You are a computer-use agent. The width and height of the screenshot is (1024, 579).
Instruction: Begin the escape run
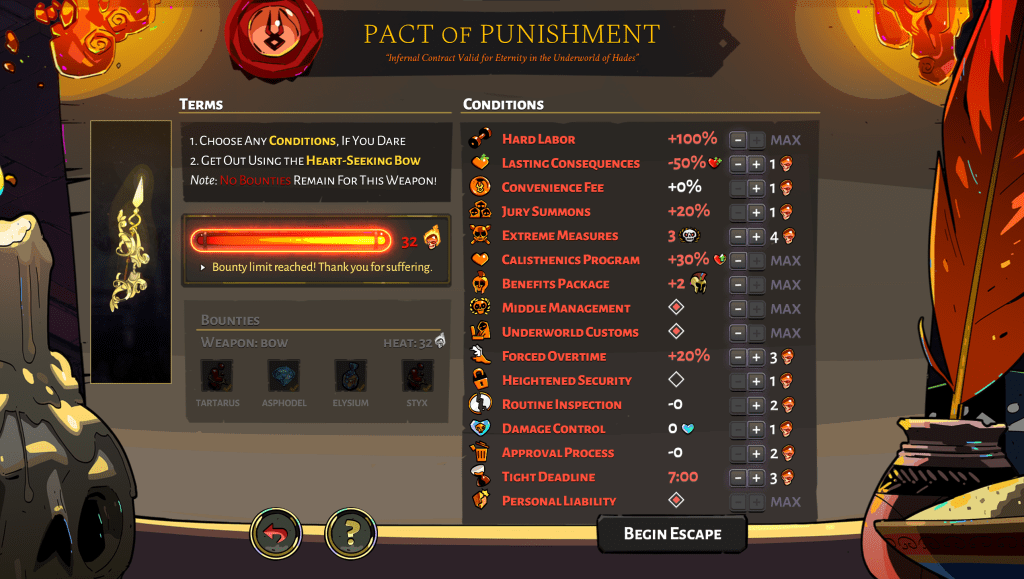672,533
